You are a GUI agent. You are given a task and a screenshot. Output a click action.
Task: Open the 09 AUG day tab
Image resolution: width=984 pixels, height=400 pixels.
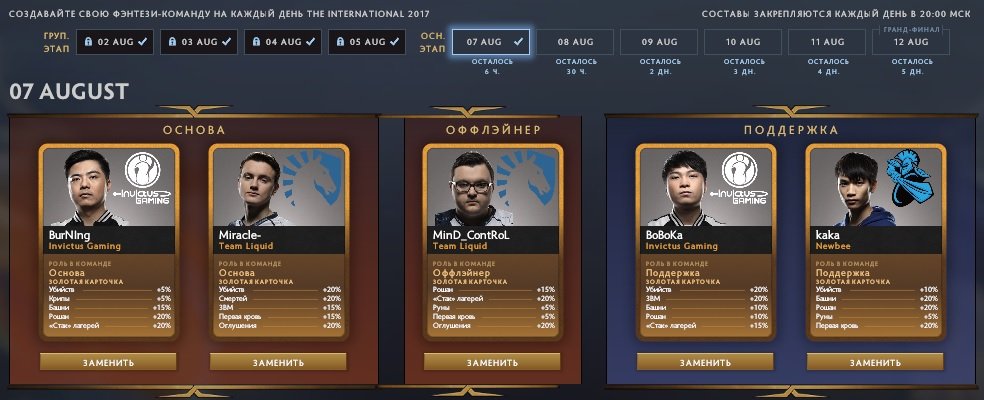[660, 42]
